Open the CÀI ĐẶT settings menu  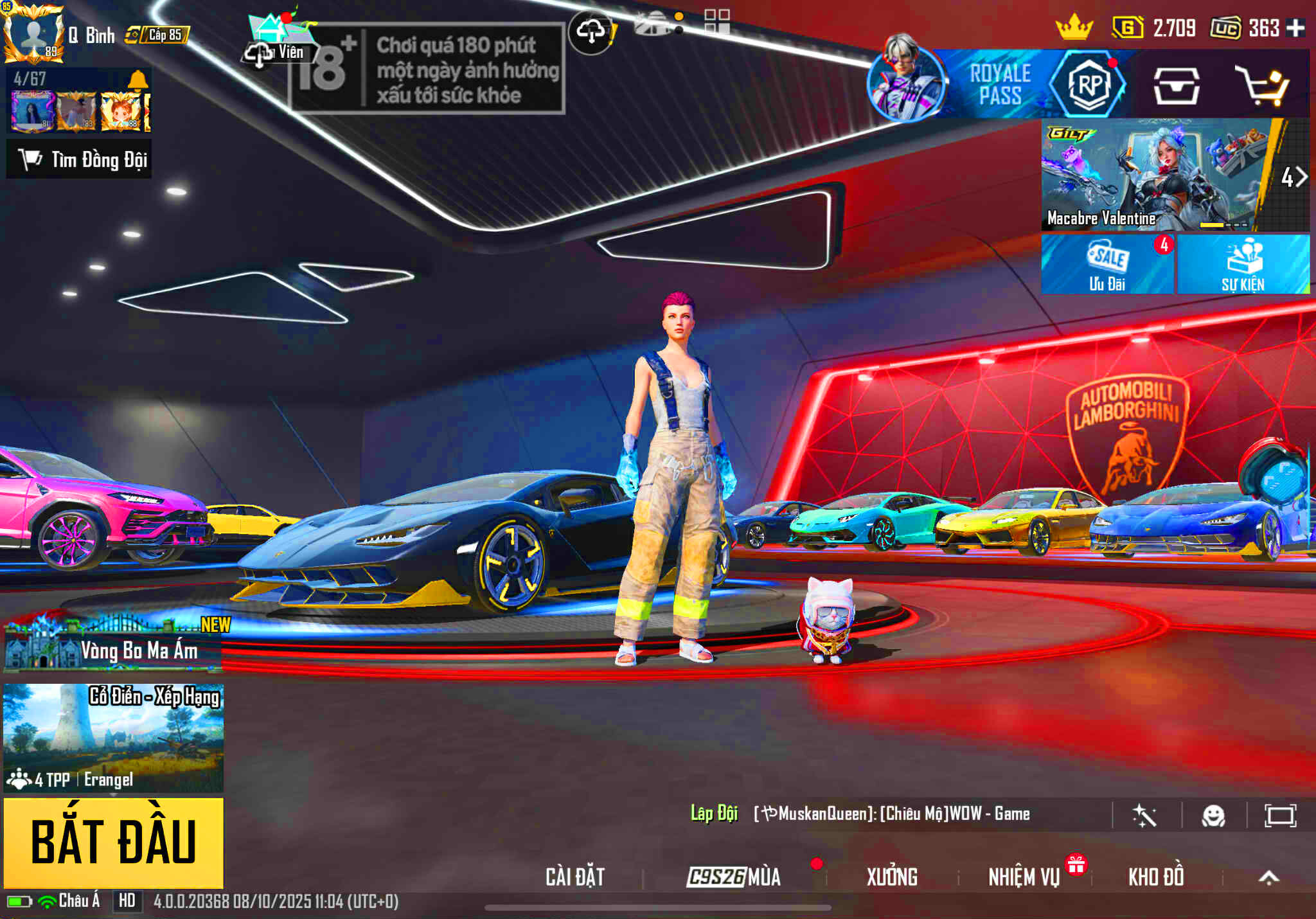coord(575,877)
